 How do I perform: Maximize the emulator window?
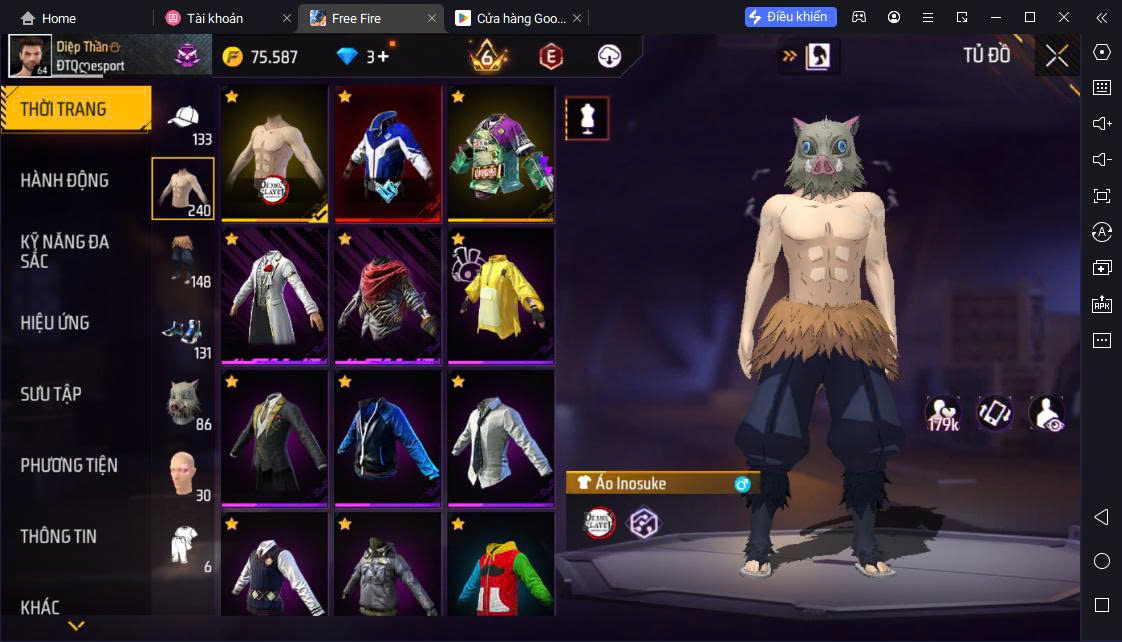(x=1030, y=17)
